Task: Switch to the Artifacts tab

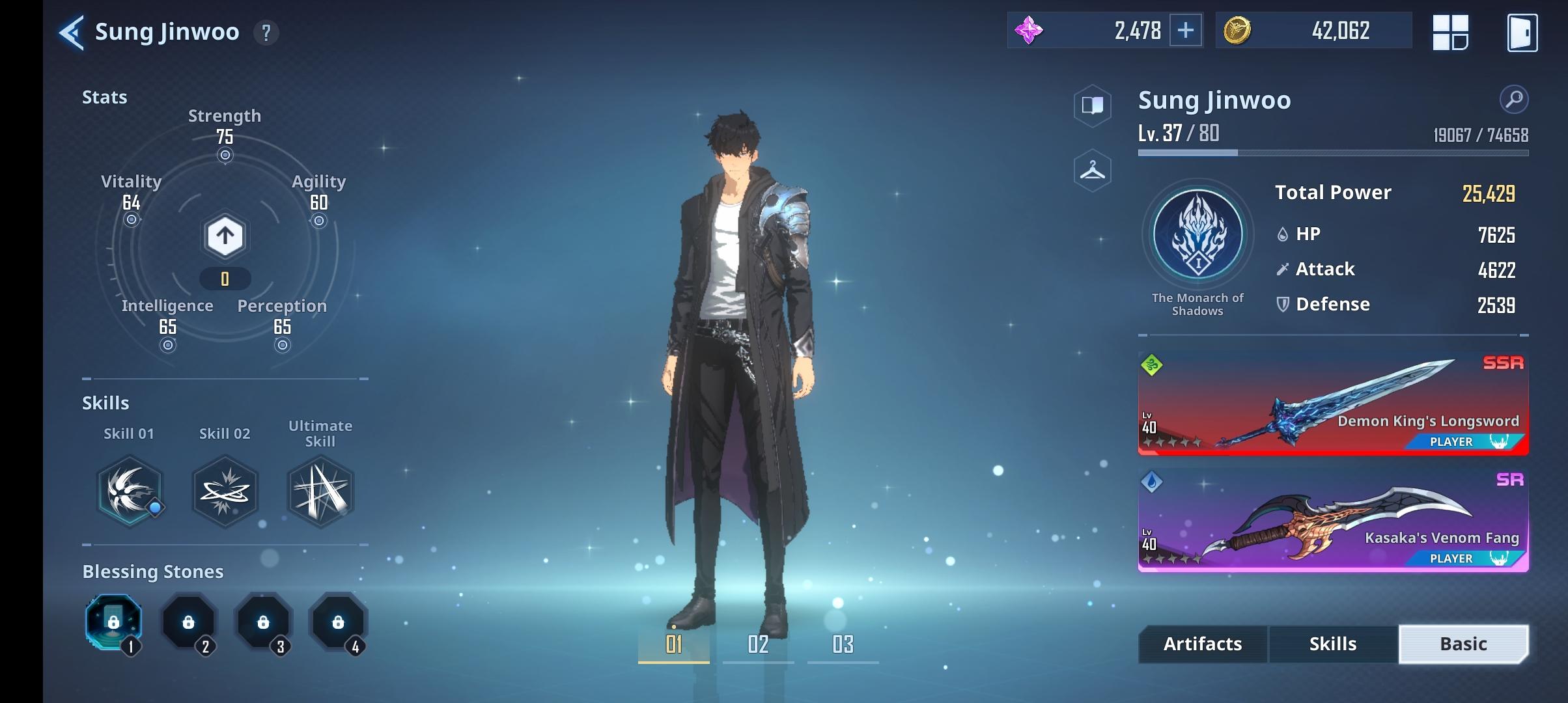Action: (1203, 644)
